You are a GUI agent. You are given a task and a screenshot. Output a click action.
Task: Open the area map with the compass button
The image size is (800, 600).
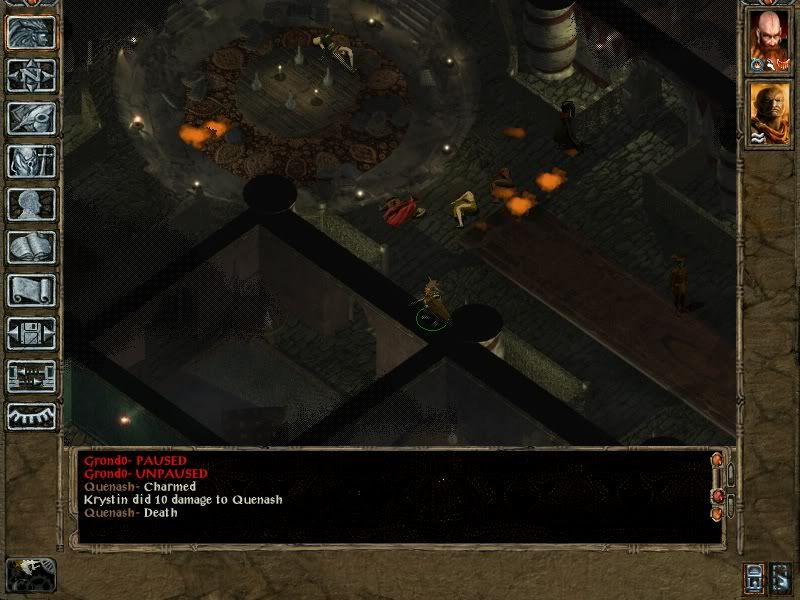pyautogui.click(x=31, y=75)
